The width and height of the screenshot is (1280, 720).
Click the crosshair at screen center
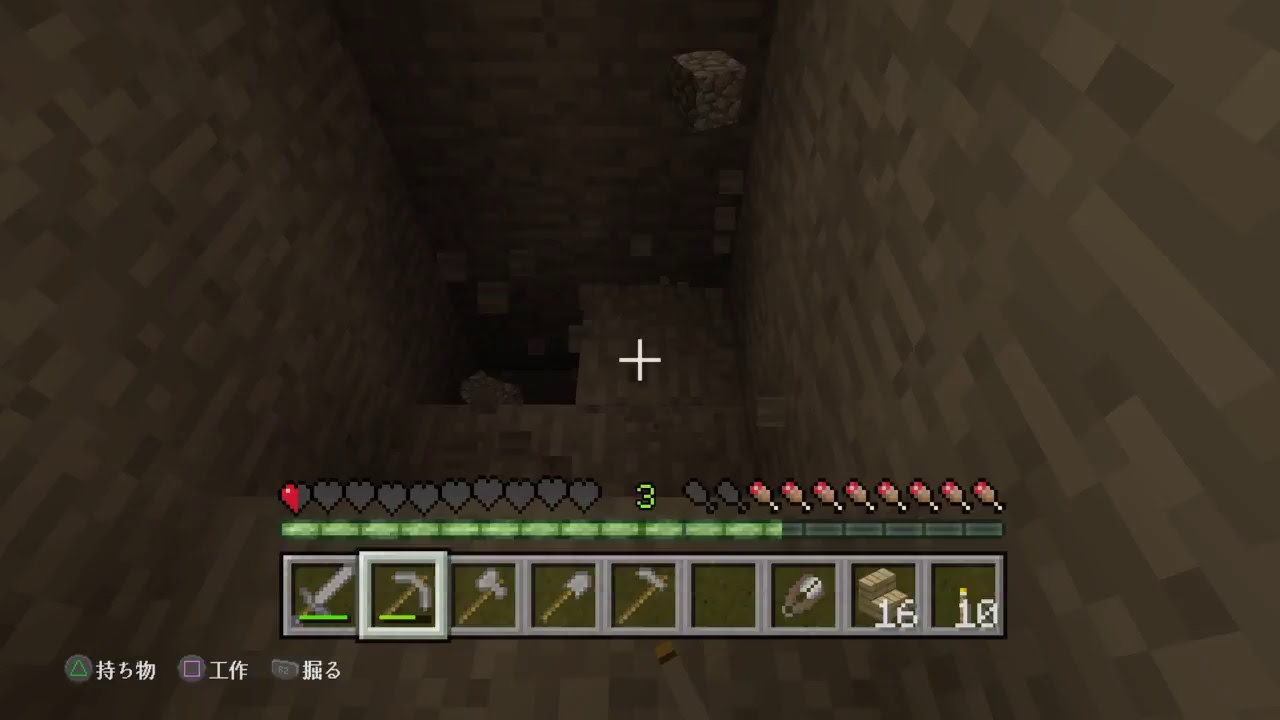[639, 359]
